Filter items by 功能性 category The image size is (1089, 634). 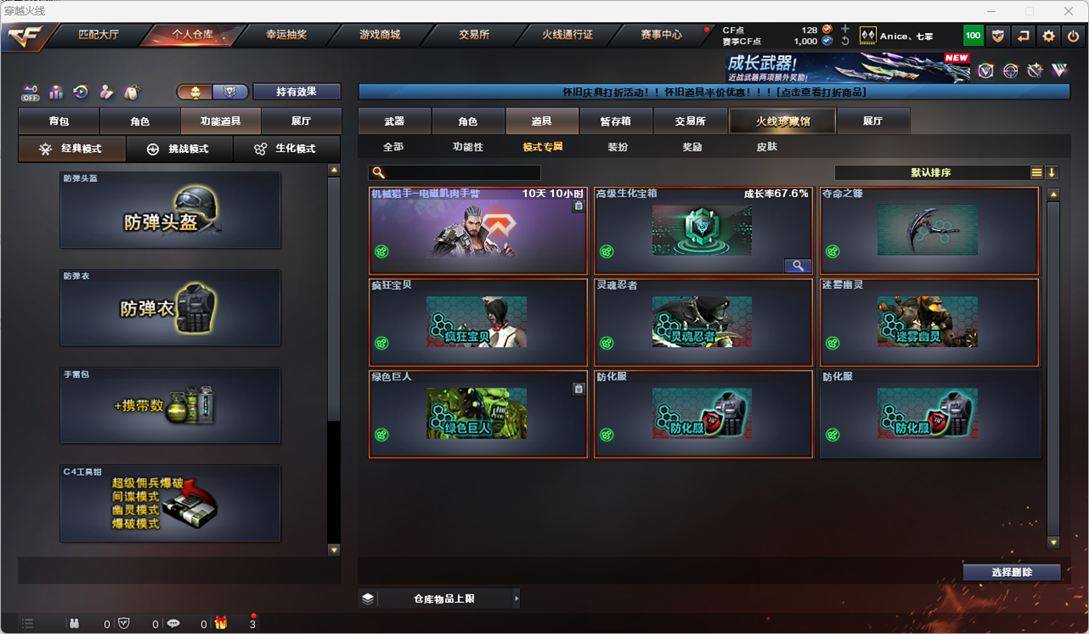coord(467,147)
